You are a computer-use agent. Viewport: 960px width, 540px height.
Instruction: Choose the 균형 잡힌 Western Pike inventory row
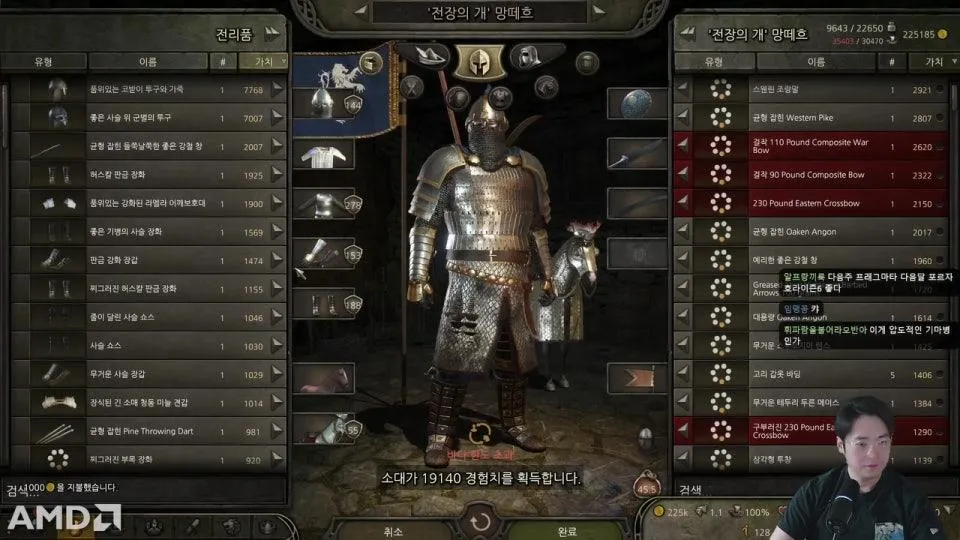pyautogui.click(x=810, y=118)
